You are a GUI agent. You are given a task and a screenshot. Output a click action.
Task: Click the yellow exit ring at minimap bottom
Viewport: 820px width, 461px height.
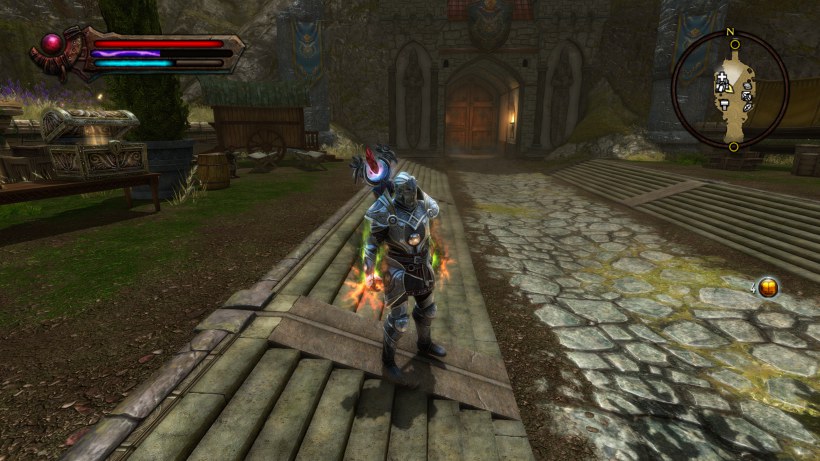point(733,146)
